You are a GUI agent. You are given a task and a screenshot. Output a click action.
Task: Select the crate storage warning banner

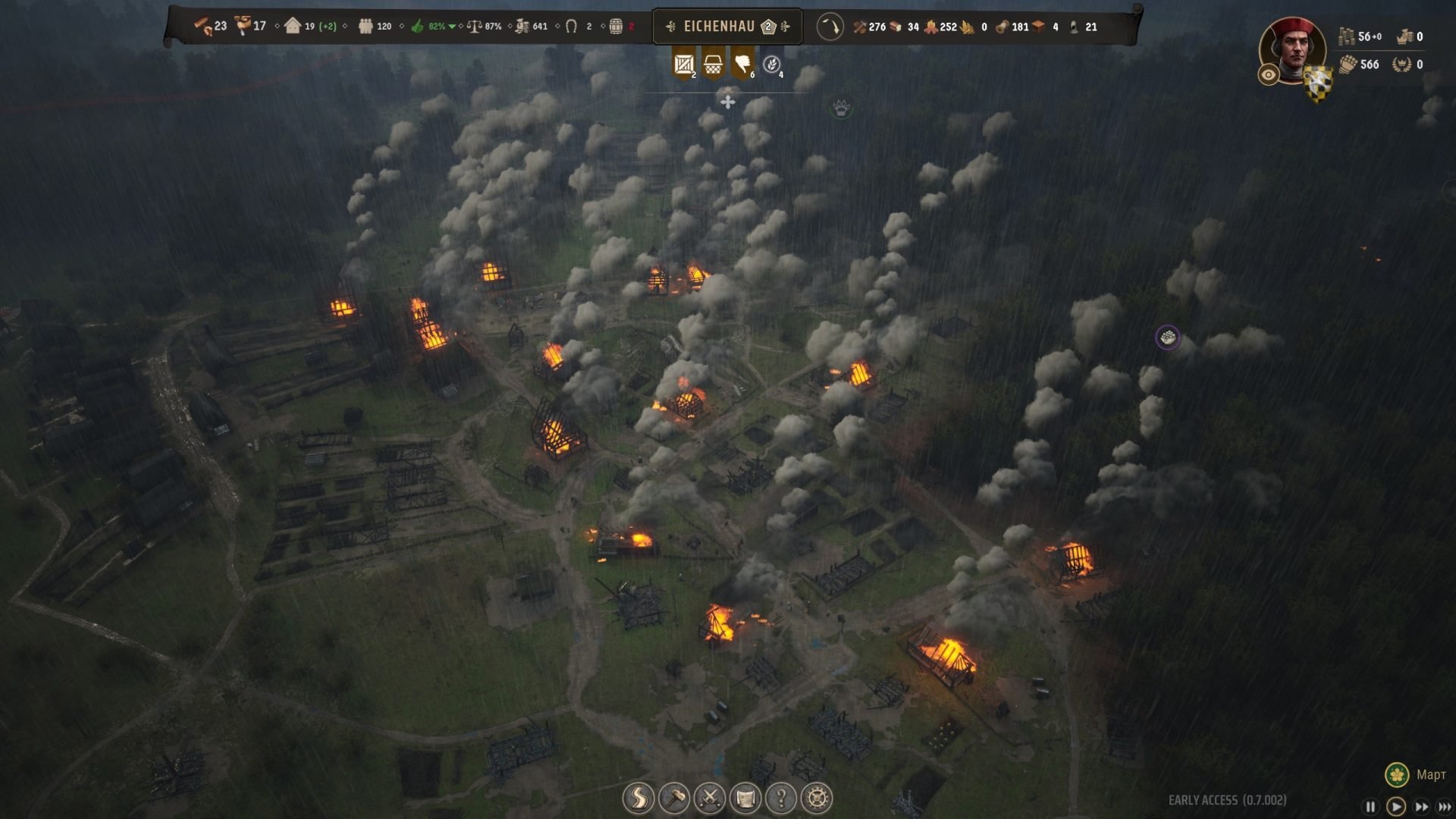[684, 64]
